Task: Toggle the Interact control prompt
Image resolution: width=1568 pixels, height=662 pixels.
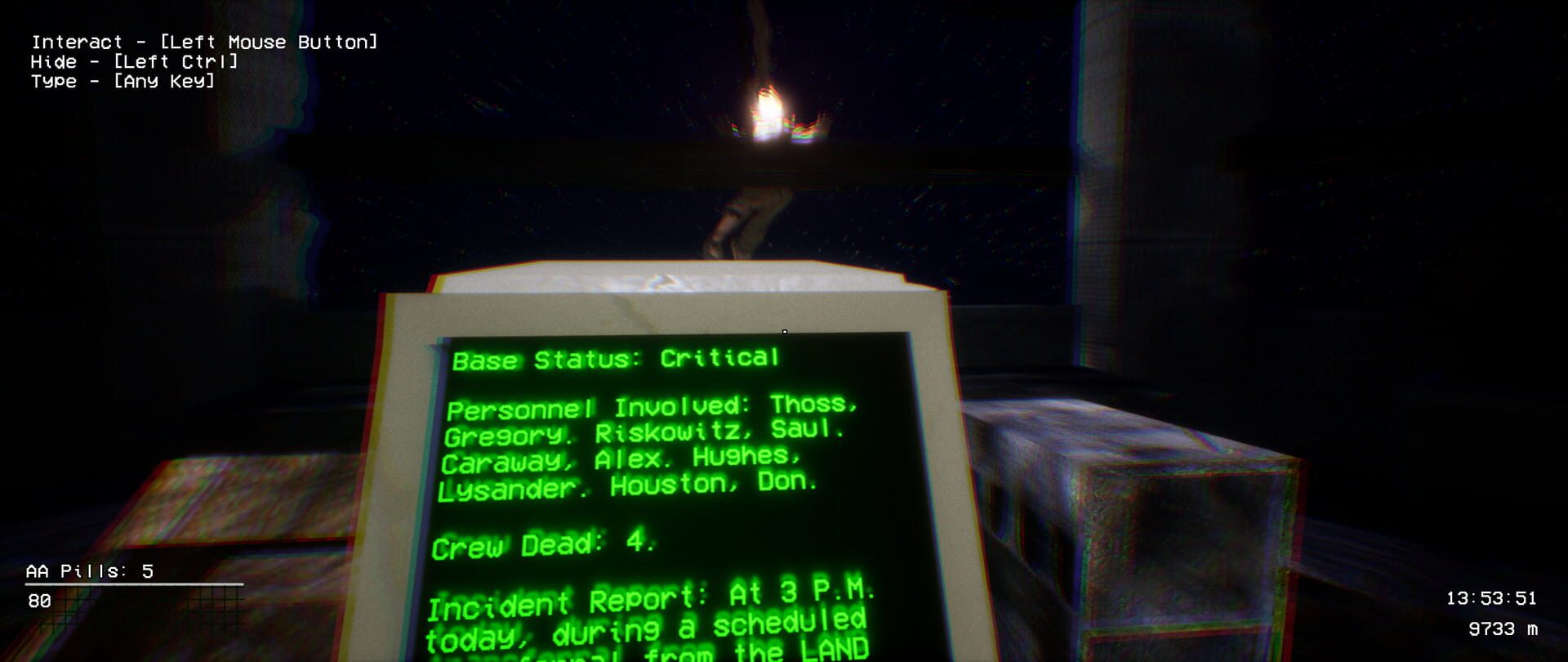Action: pyautogui.click(x=204, y=41)
